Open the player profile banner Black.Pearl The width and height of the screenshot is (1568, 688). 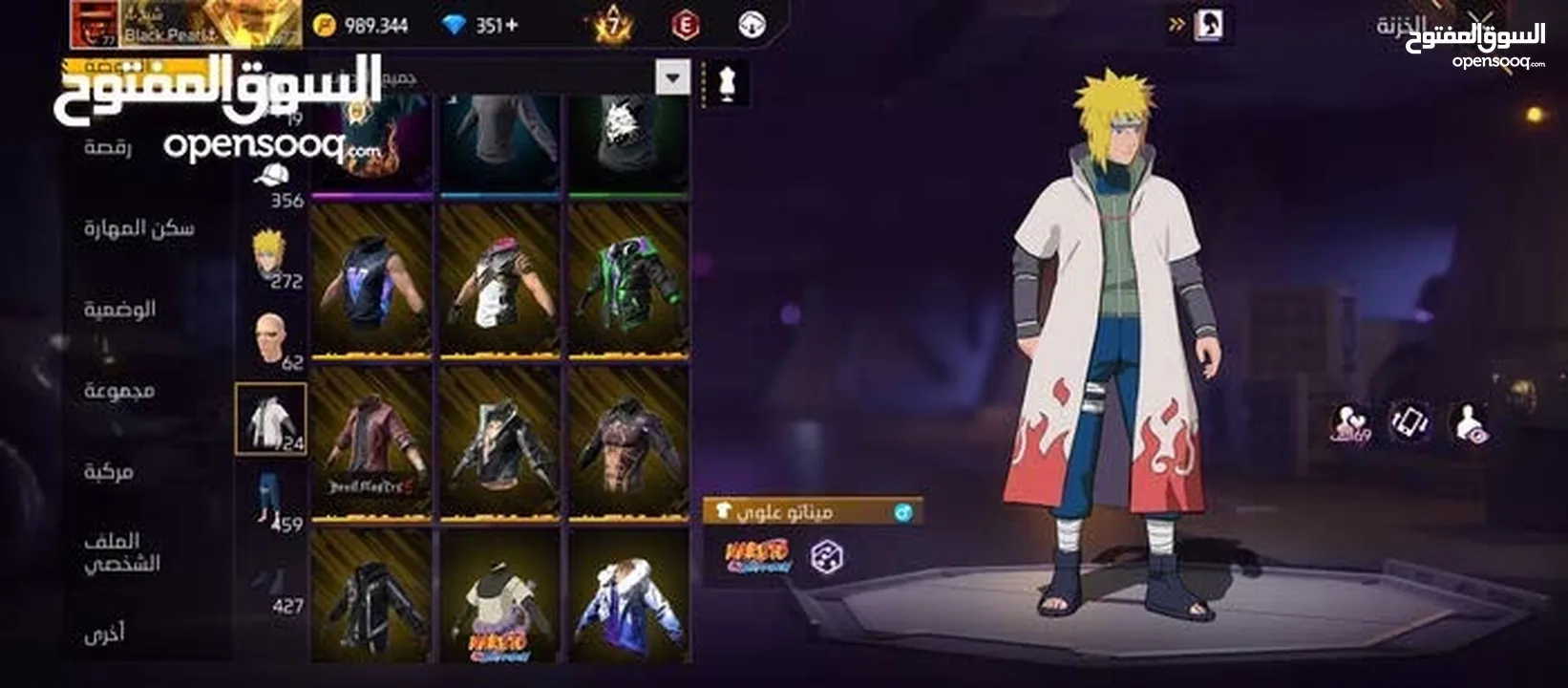pos(186,24)
